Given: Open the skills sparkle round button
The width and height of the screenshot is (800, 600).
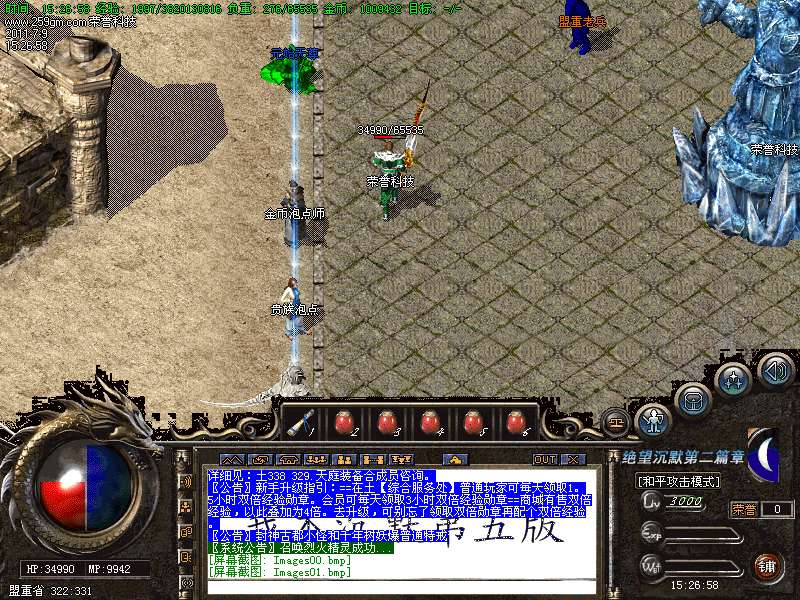Looking at the screenshot, I should pyautogui.click(x=734, y=380).
